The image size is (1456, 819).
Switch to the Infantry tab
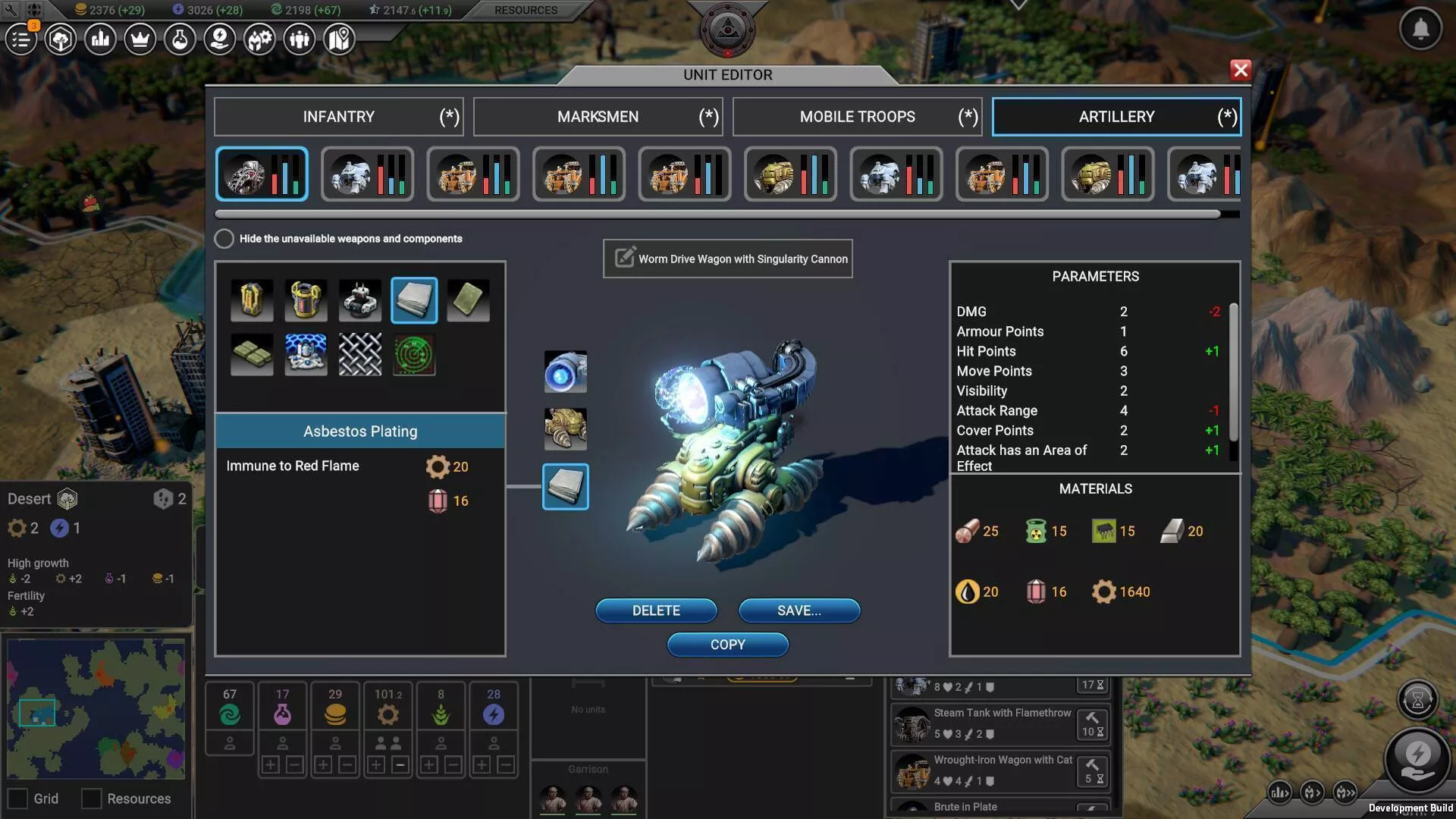pyautogui.click(x=338, y=117)
